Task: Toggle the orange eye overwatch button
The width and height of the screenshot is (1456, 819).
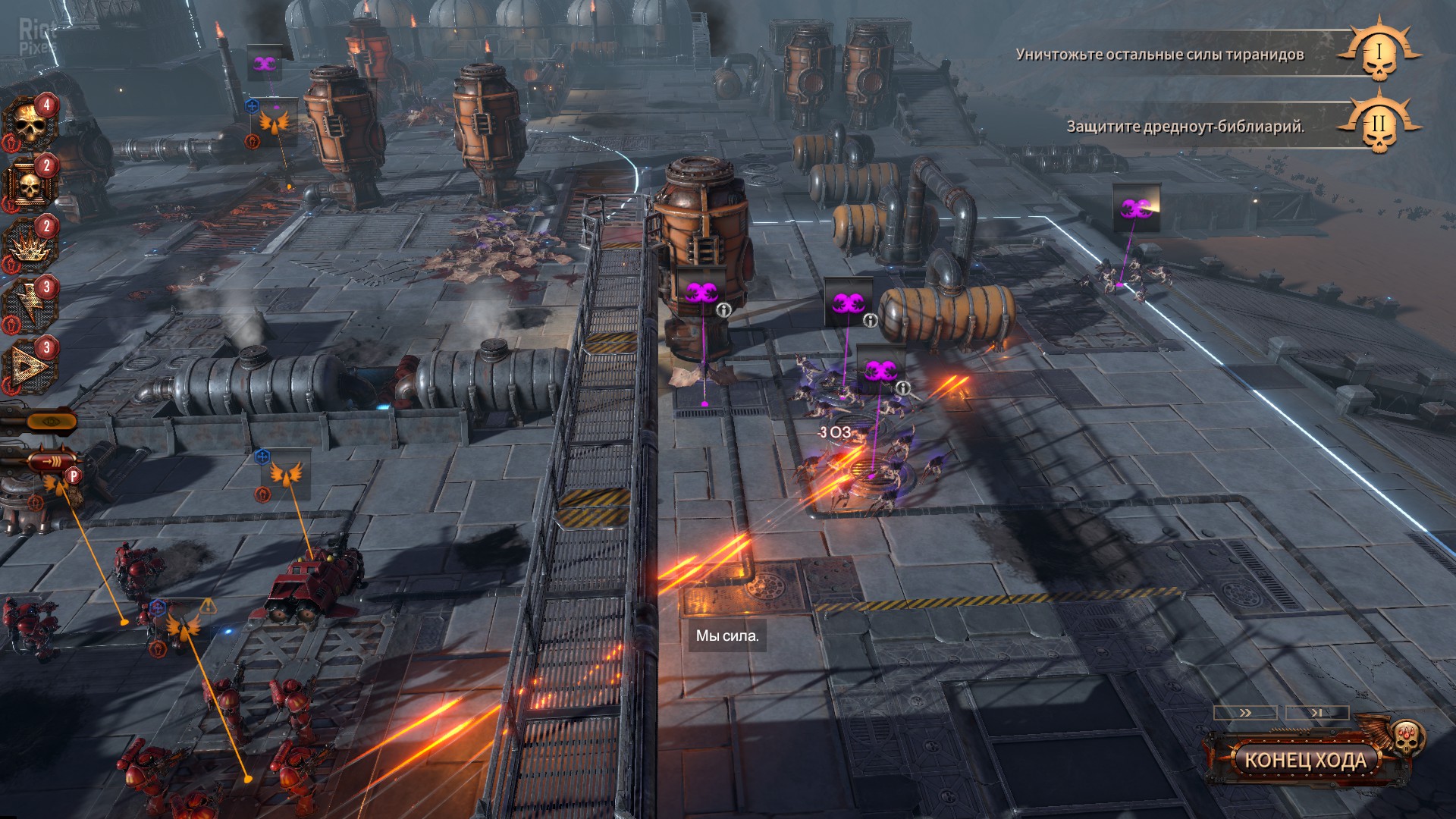Action: 50,422
